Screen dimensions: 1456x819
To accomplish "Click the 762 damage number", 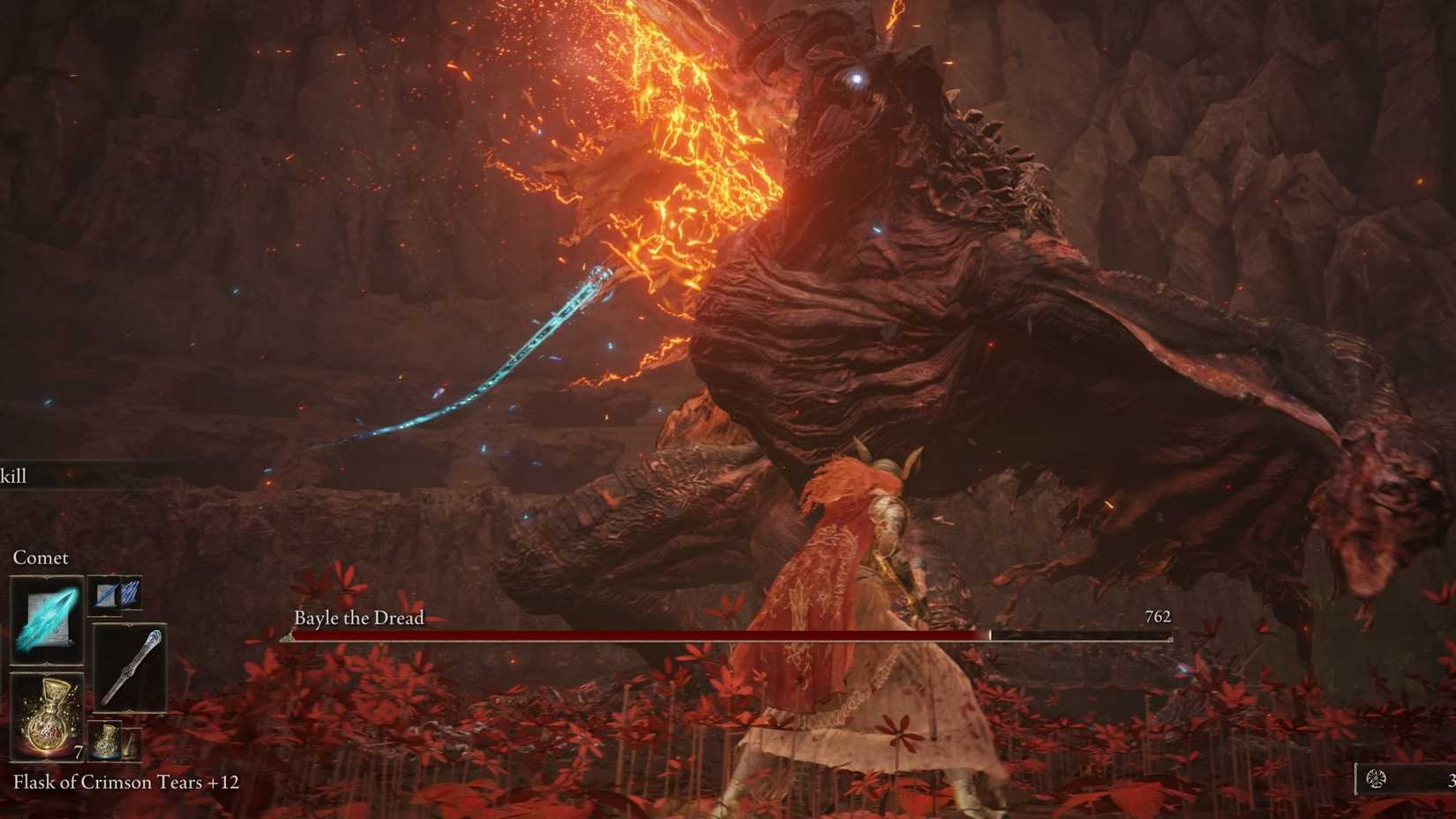I will (1158, 616).
